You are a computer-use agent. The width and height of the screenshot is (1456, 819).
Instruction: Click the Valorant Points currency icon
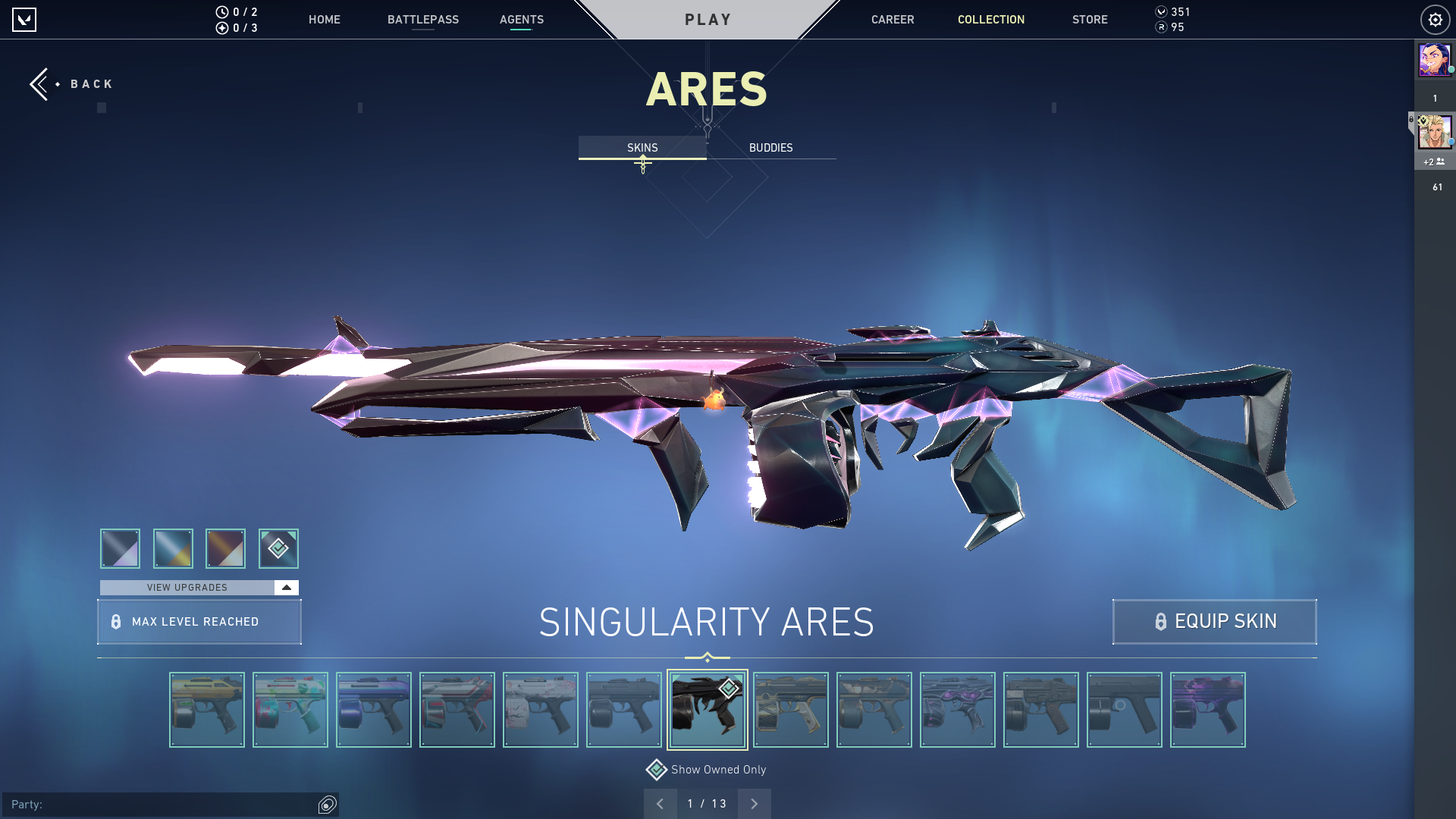[1161, 11]
